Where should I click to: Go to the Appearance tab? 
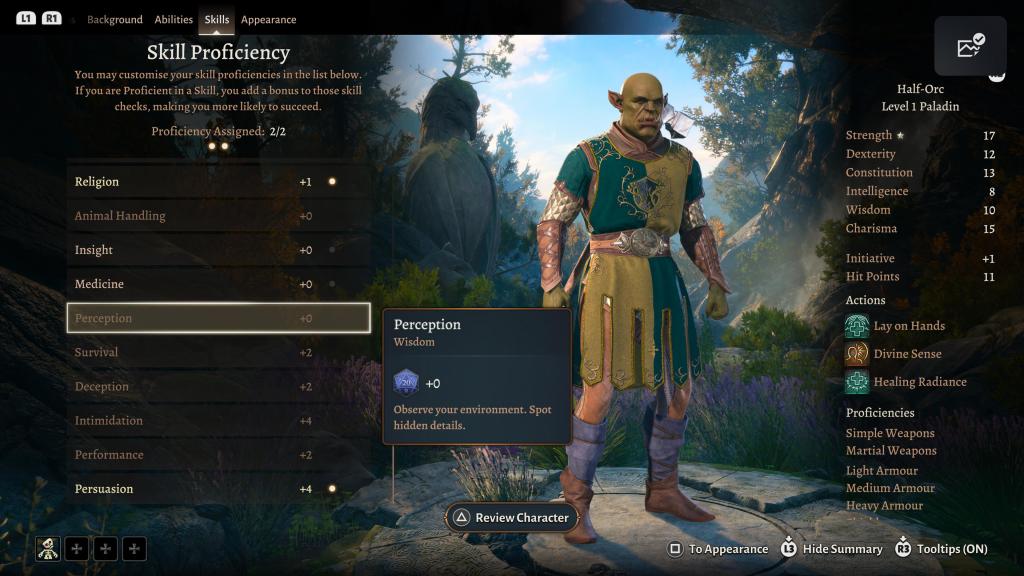coord(268,20)
